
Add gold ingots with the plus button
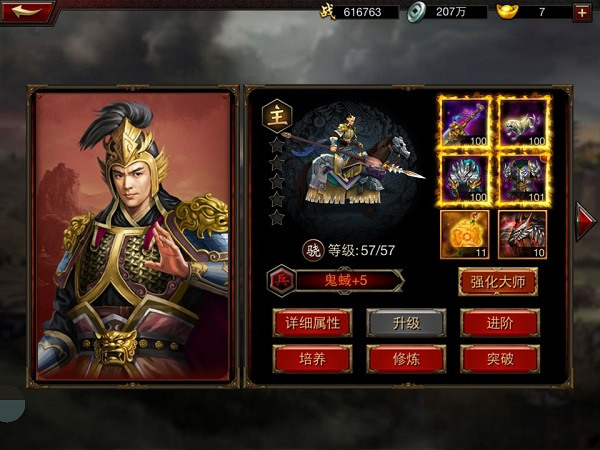tap(582, 12)
